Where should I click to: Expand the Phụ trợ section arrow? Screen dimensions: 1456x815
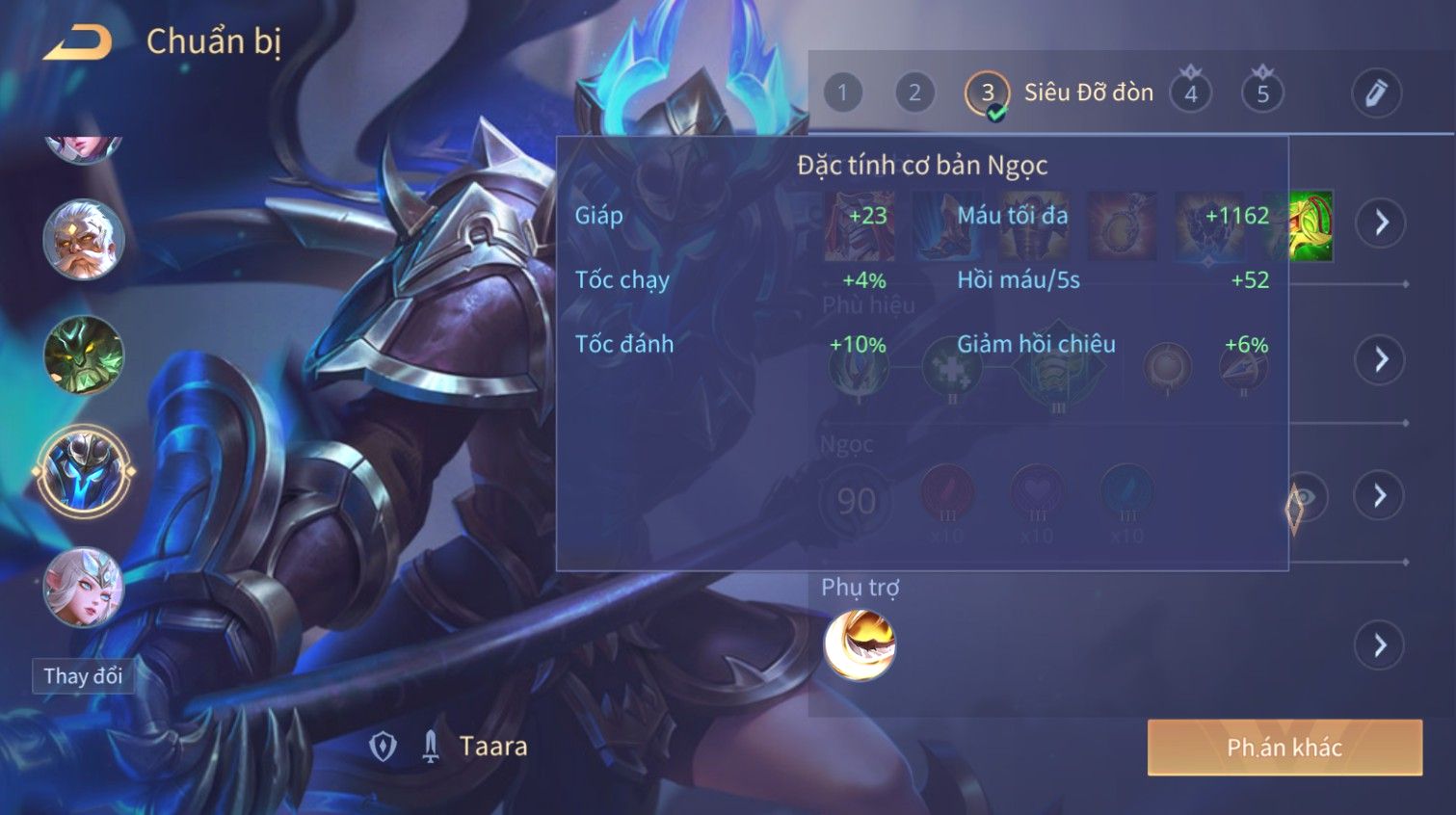(x=1380, y=644)
